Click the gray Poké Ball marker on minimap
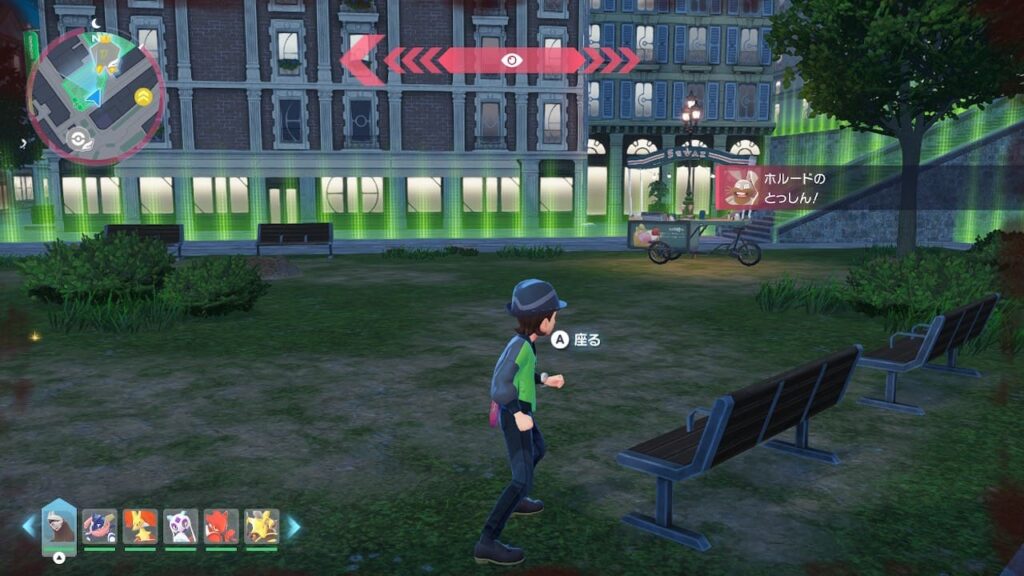The image size is (1024, 576). (x=76, y=138)
